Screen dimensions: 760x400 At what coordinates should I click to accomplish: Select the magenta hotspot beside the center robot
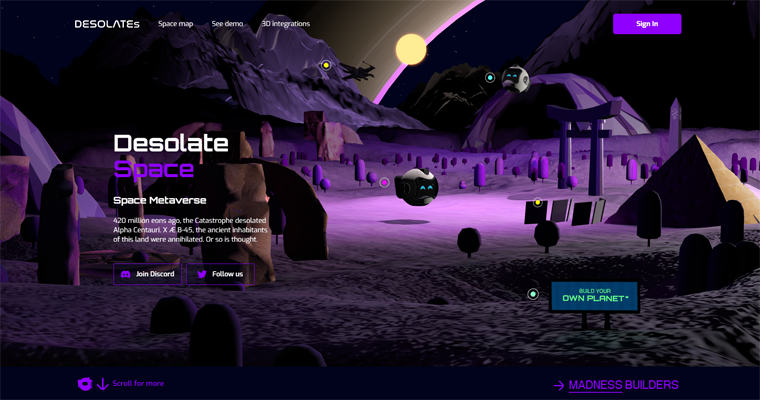tap(384, 182)
